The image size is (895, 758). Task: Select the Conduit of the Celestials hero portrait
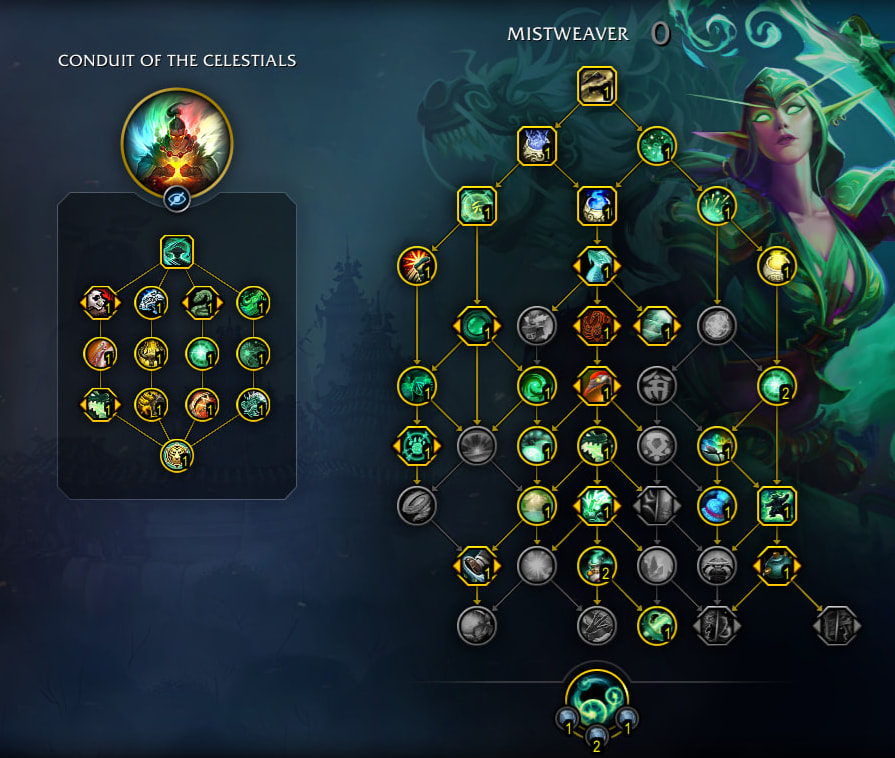click(x=177, y=142)
